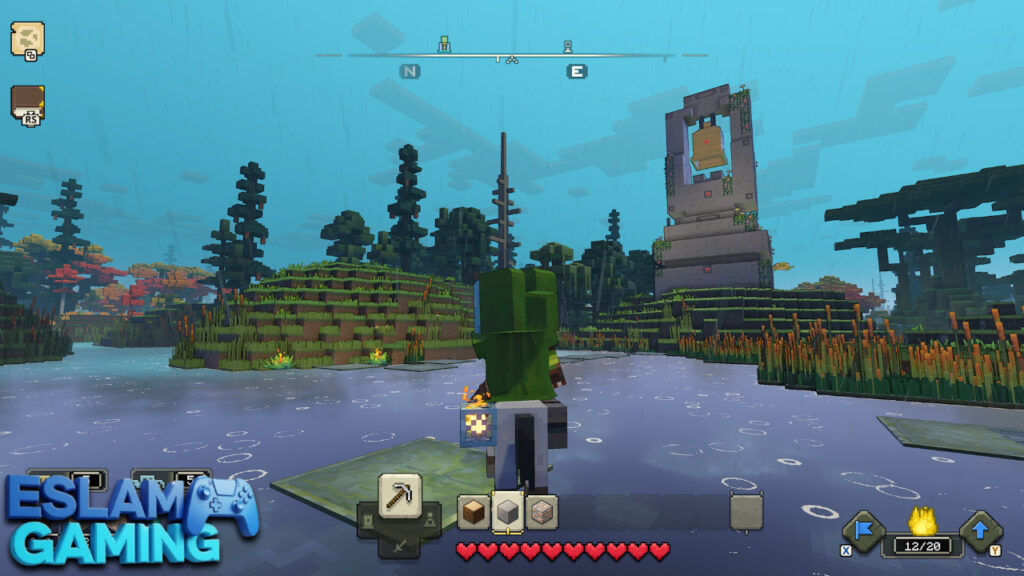Click the green marker on the compass
Image resolution: width=1024 pixels, height=576 pixels.
(445, 45)
